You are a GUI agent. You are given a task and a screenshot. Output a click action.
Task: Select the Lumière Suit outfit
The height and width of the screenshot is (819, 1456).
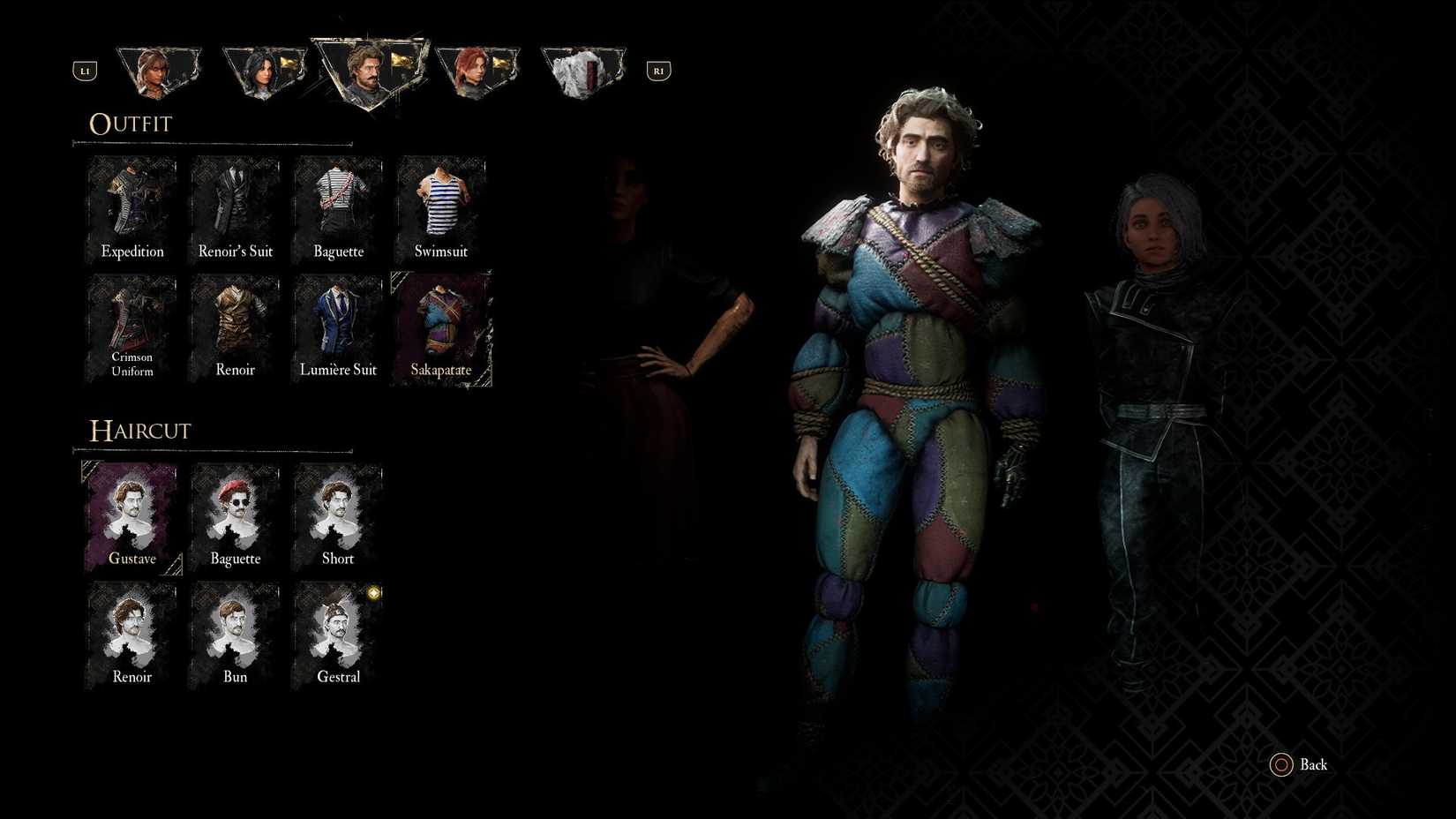click(x=338, y=327)
